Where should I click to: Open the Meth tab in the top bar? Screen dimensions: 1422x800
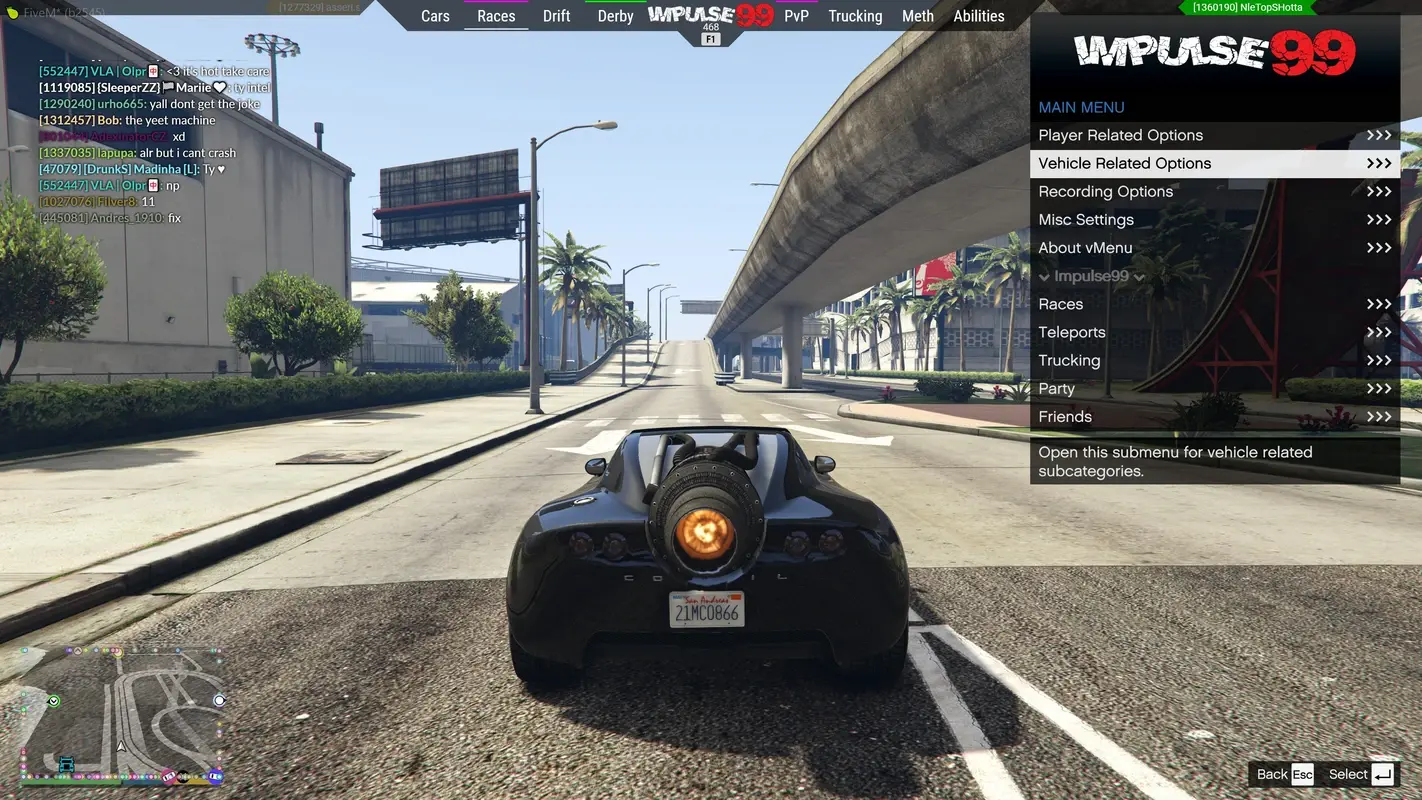pos(917,15)
